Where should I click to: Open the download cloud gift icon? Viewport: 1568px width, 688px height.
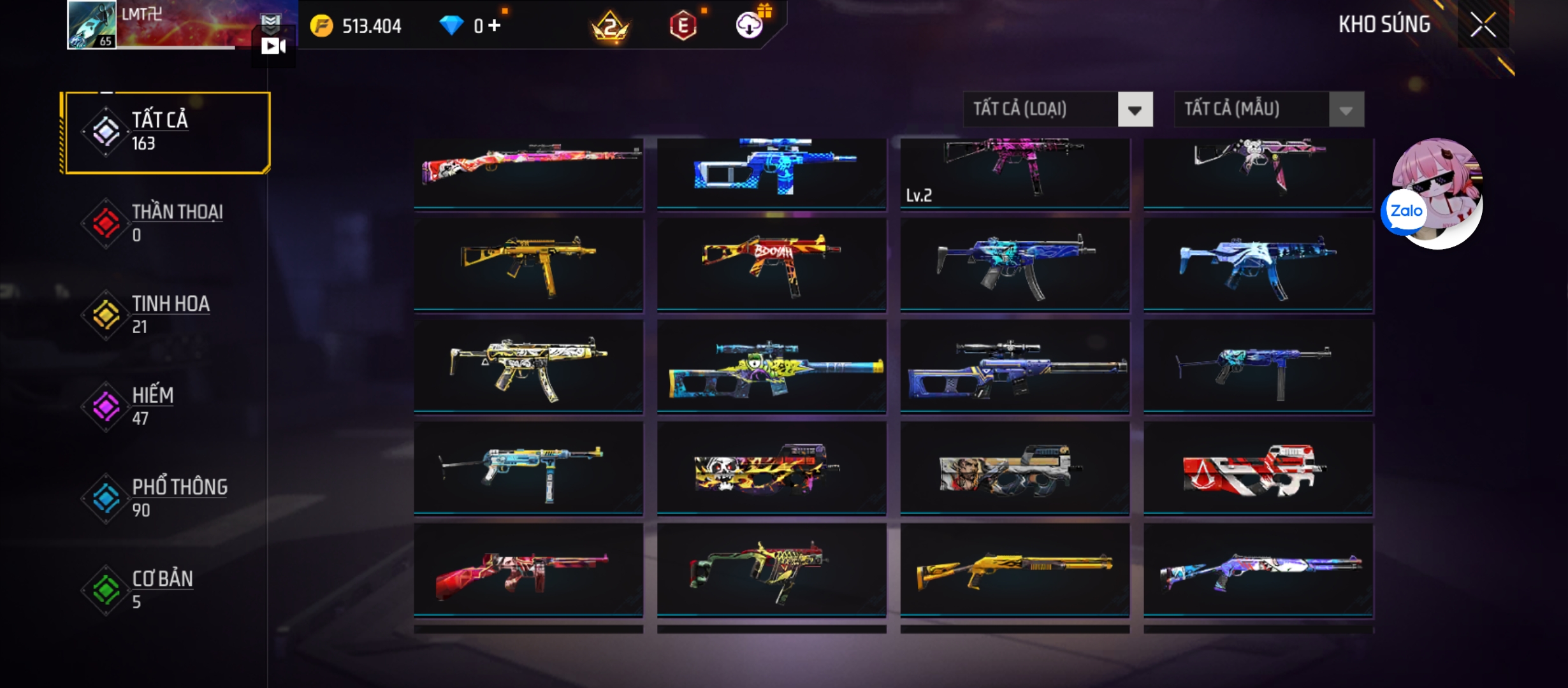750,25
